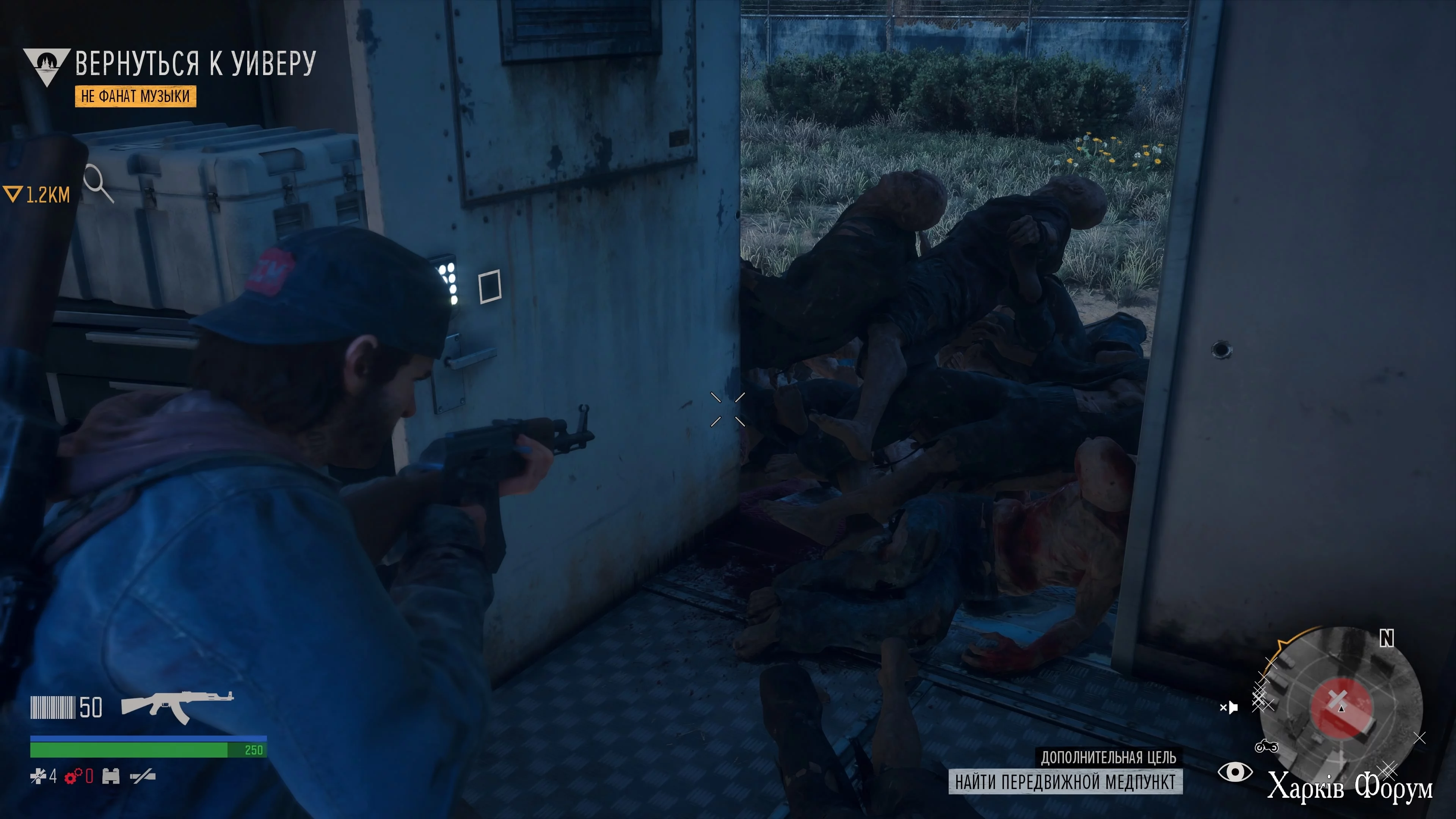
Task: Select the AK rifle weapon icon
Action: 177,706
